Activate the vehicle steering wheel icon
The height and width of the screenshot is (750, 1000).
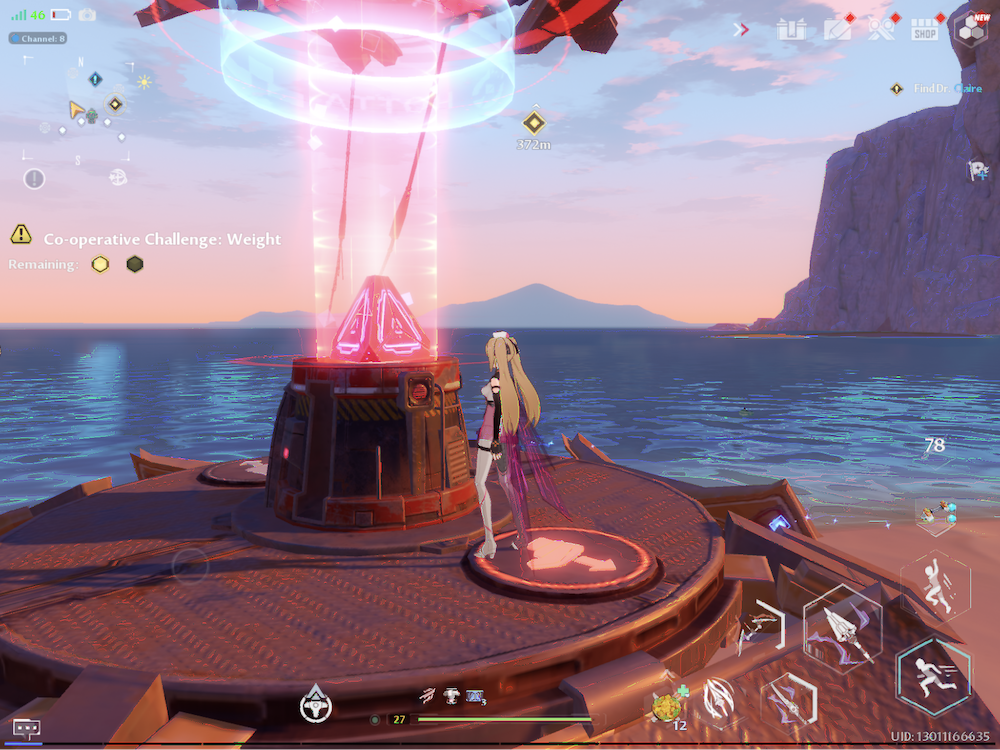tap(316, 704)
